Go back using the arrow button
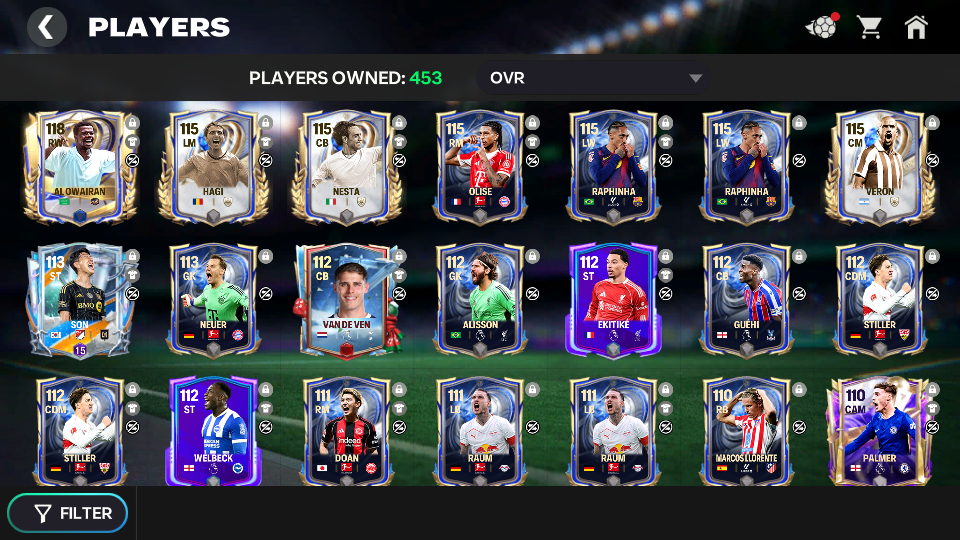This screenshot has width=960, height=540. tap(46, 27)
